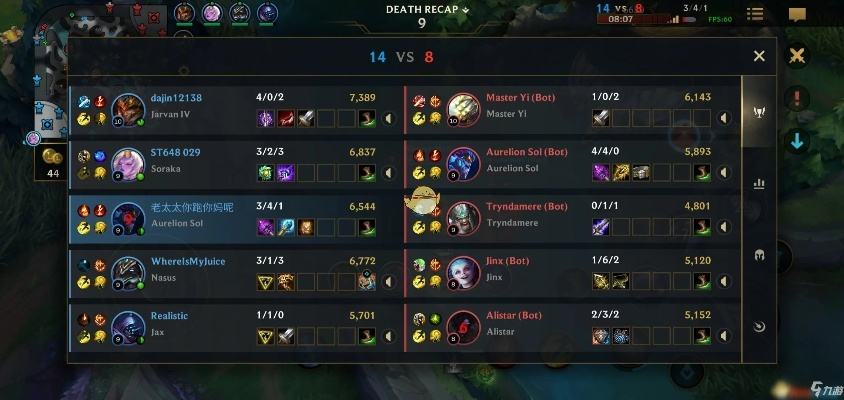
Task: Mute ST648 029 using the speaker icon
Action: [390, 173]
